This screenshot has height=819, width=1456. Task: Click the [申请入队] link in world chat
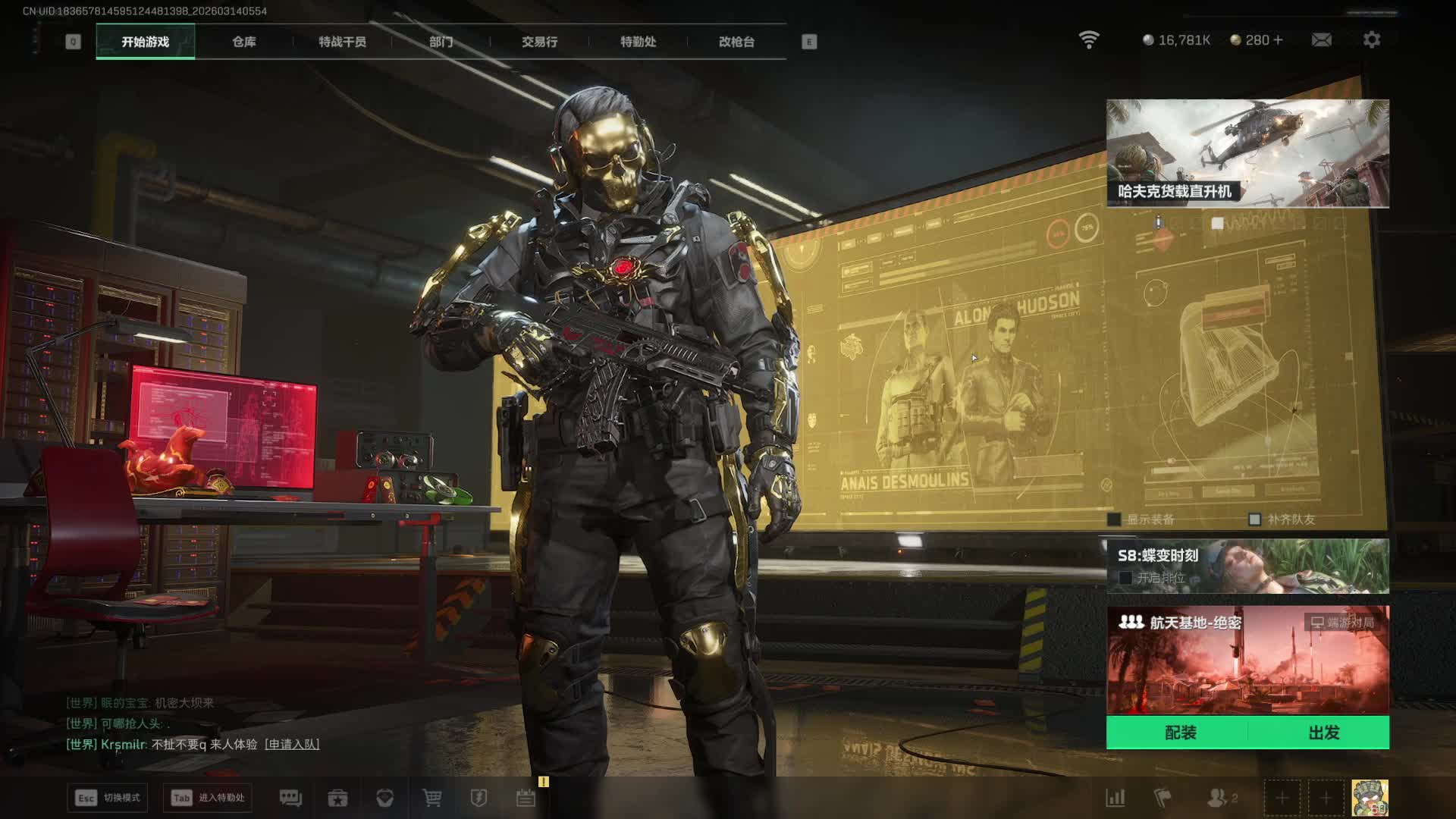pyautogui.click(x=292, y=745)
